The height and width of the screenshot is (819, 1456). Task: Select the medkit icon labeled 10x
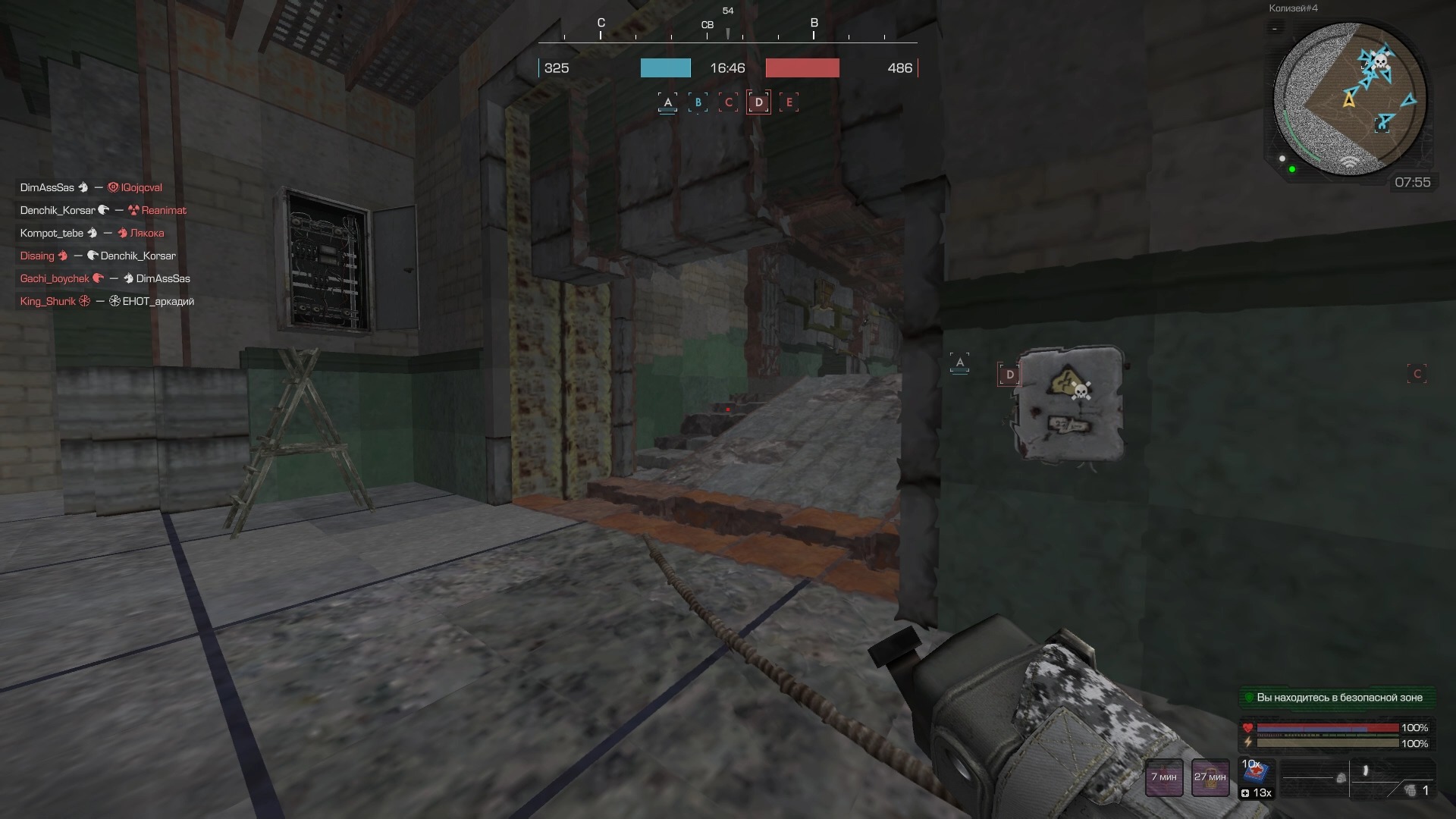1256,772
